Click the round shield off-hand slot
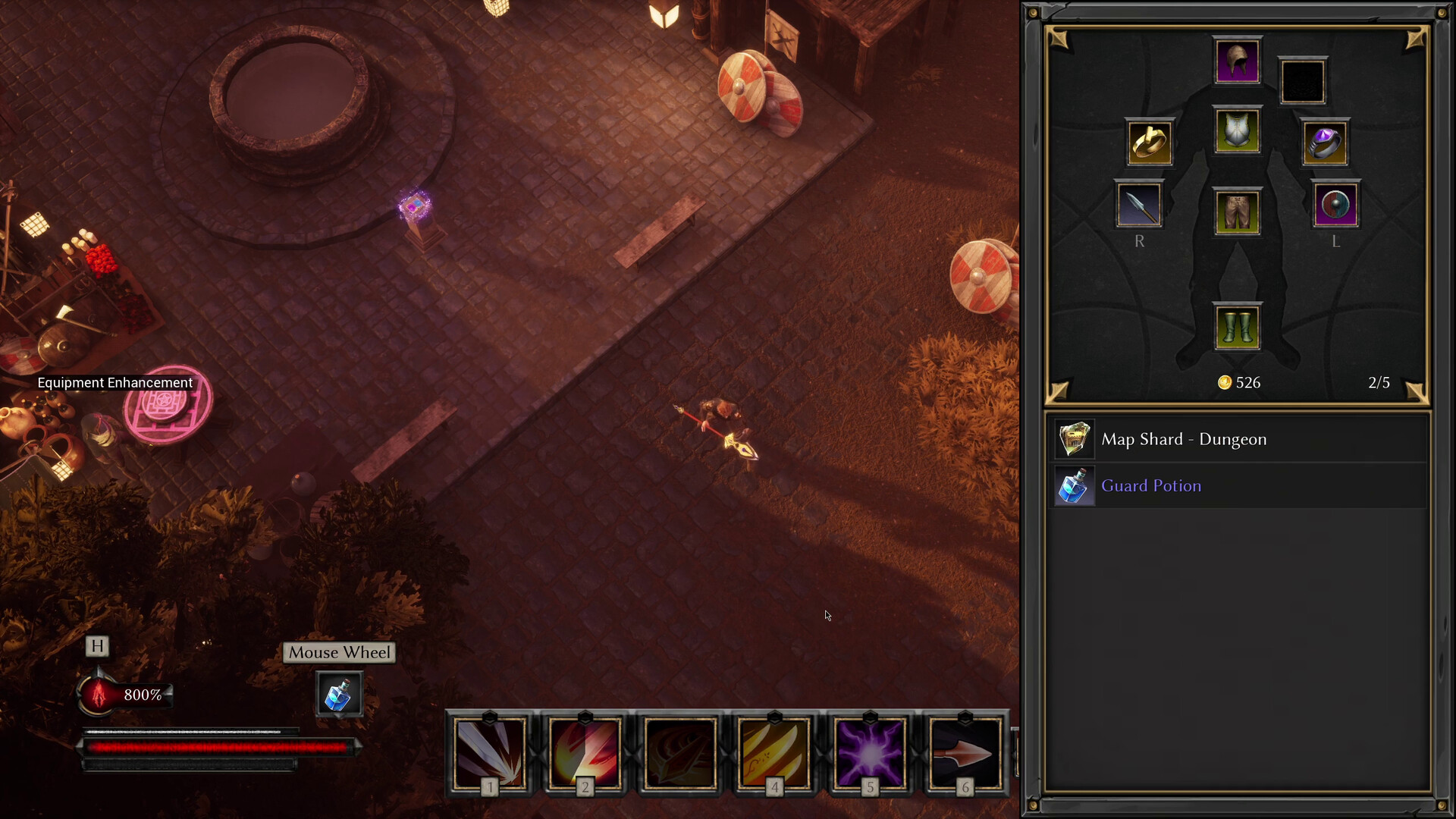 1335,205
